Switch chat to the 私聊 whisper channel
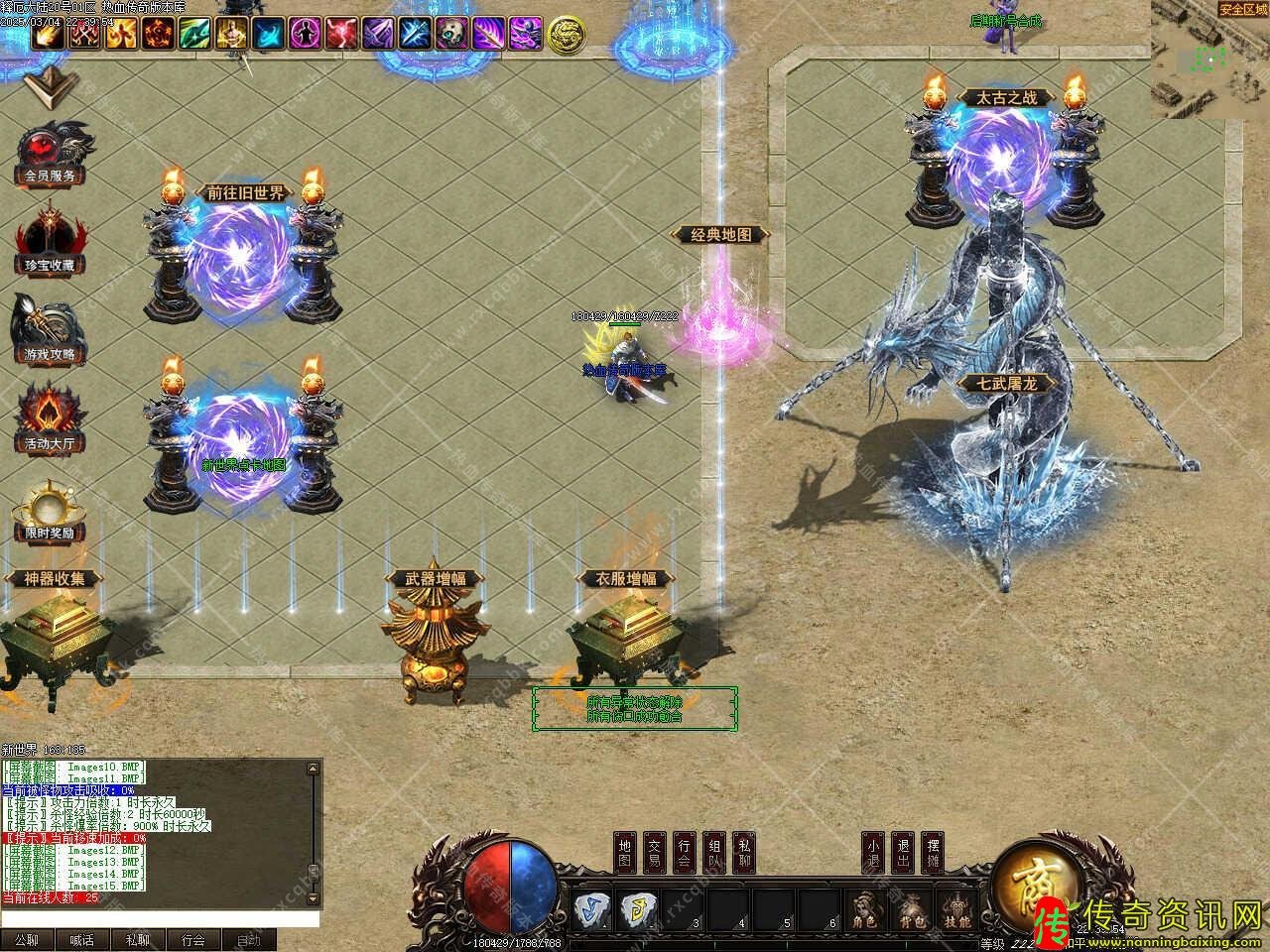1270x952 pixels. click(138, 940)
